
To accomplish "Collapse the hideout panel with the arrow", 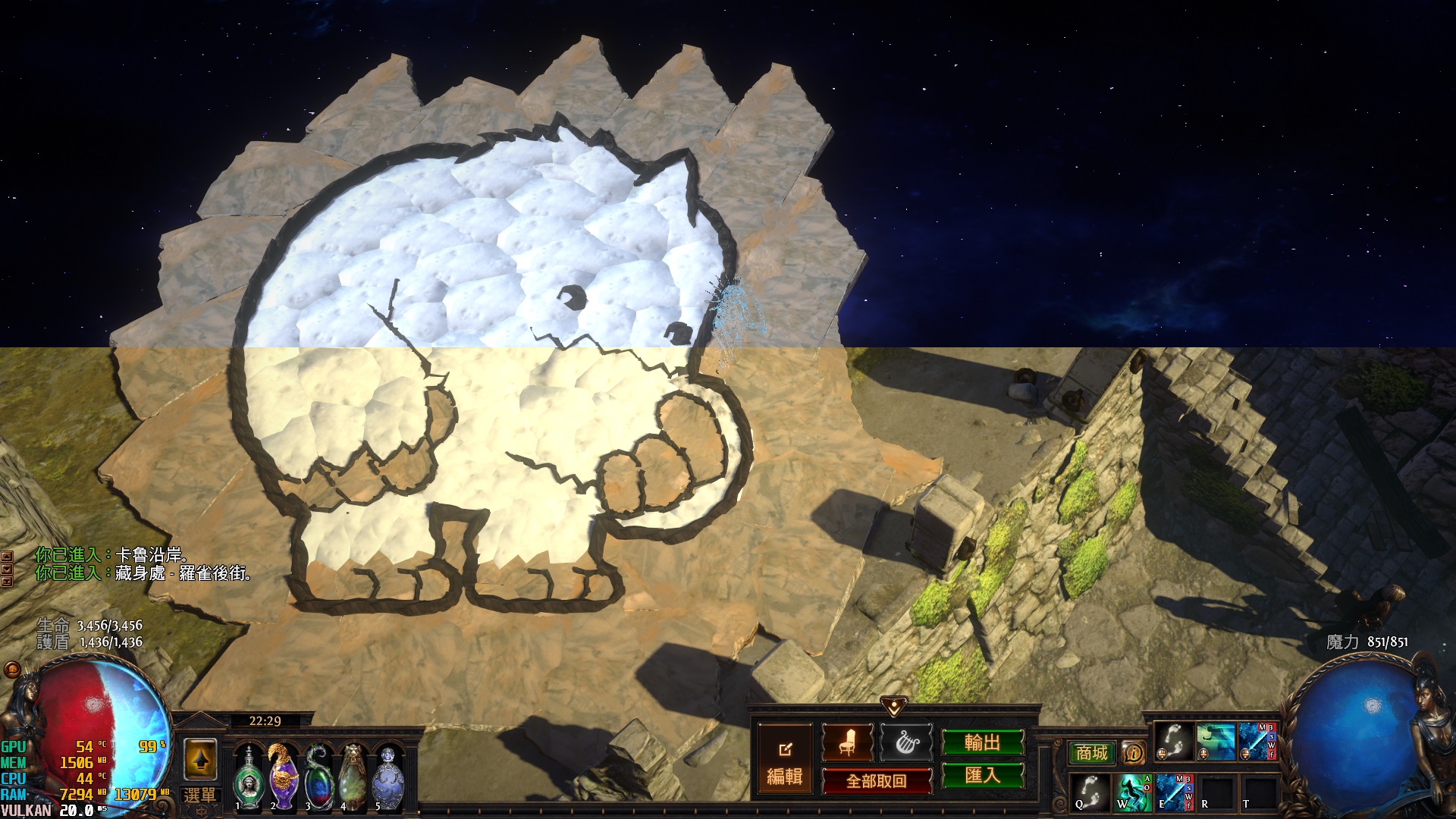I will tap(895, 707).
